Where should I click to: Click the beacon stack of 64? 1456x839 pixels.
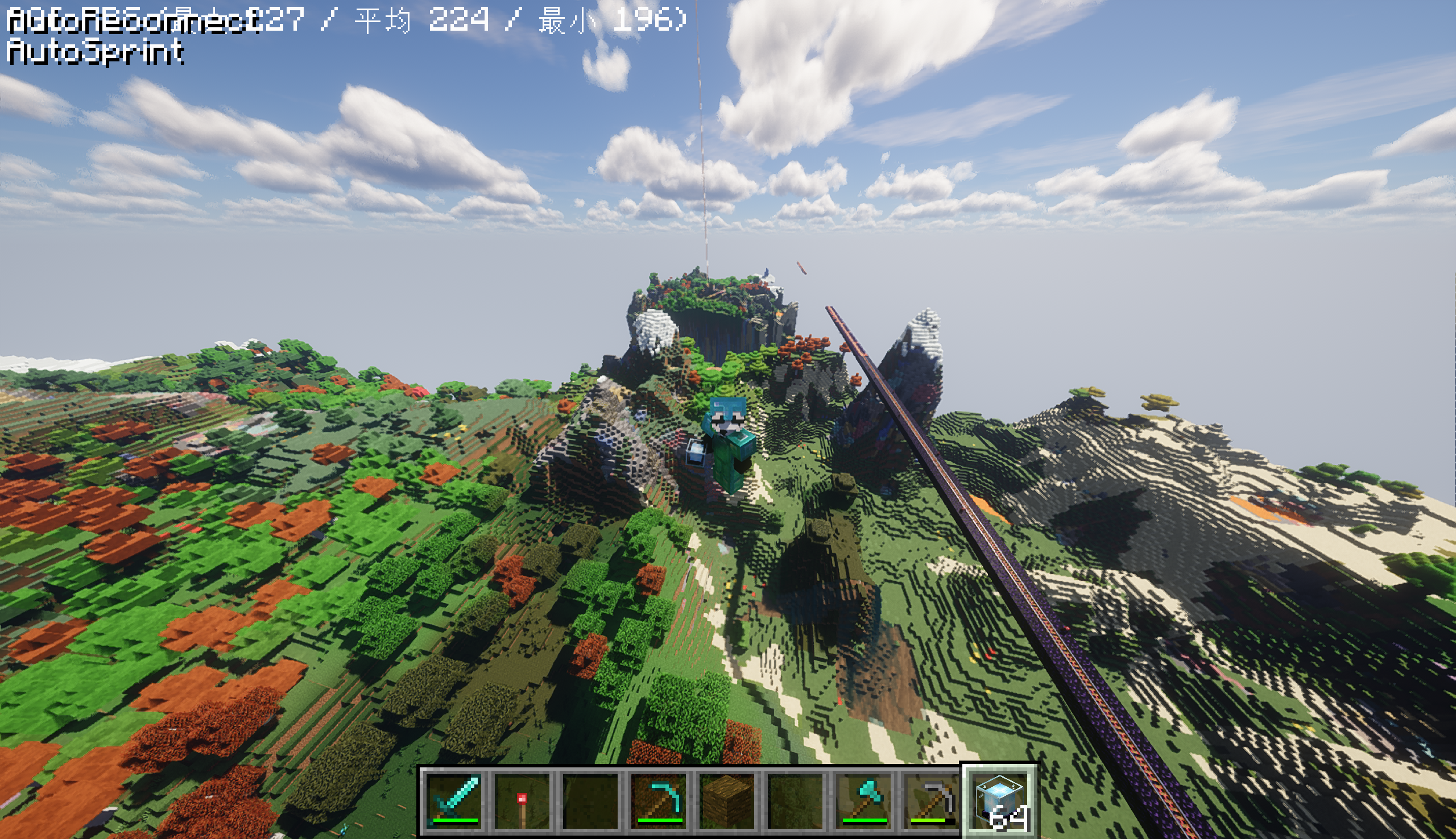[x=1000, y=800]
